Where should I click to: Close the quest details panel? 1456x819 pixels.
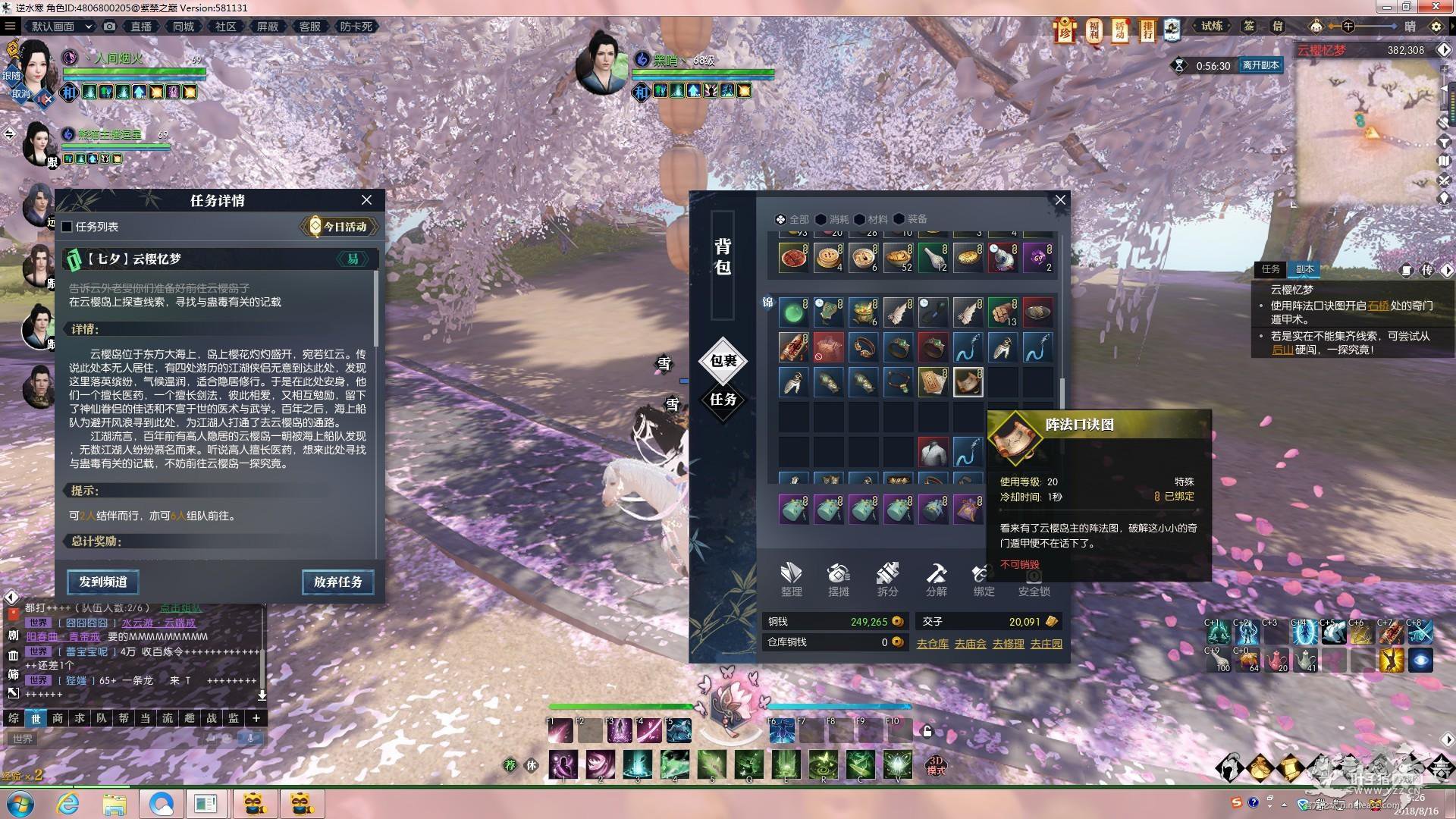366,200
